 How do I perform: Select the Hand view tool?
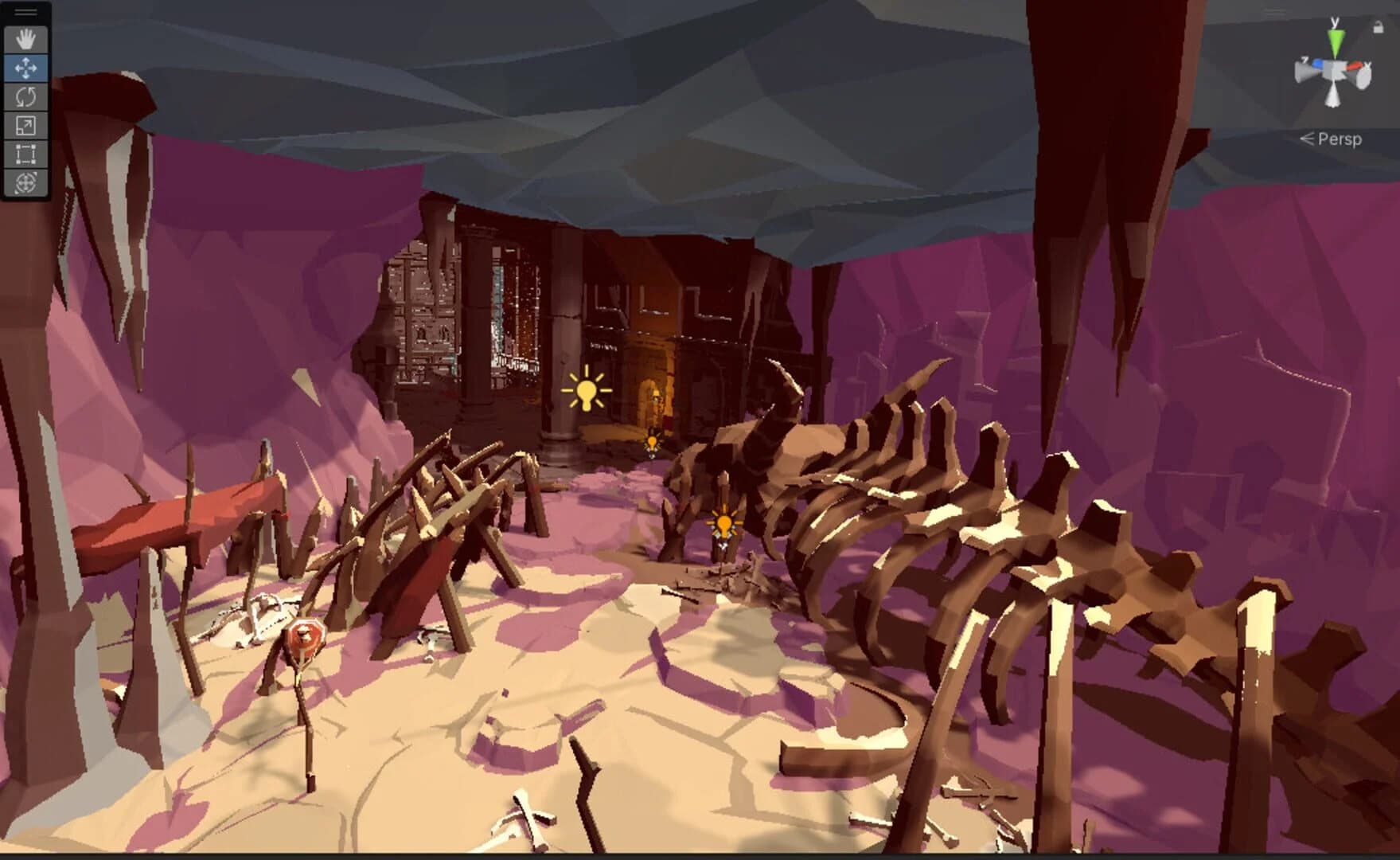point(25,39)
